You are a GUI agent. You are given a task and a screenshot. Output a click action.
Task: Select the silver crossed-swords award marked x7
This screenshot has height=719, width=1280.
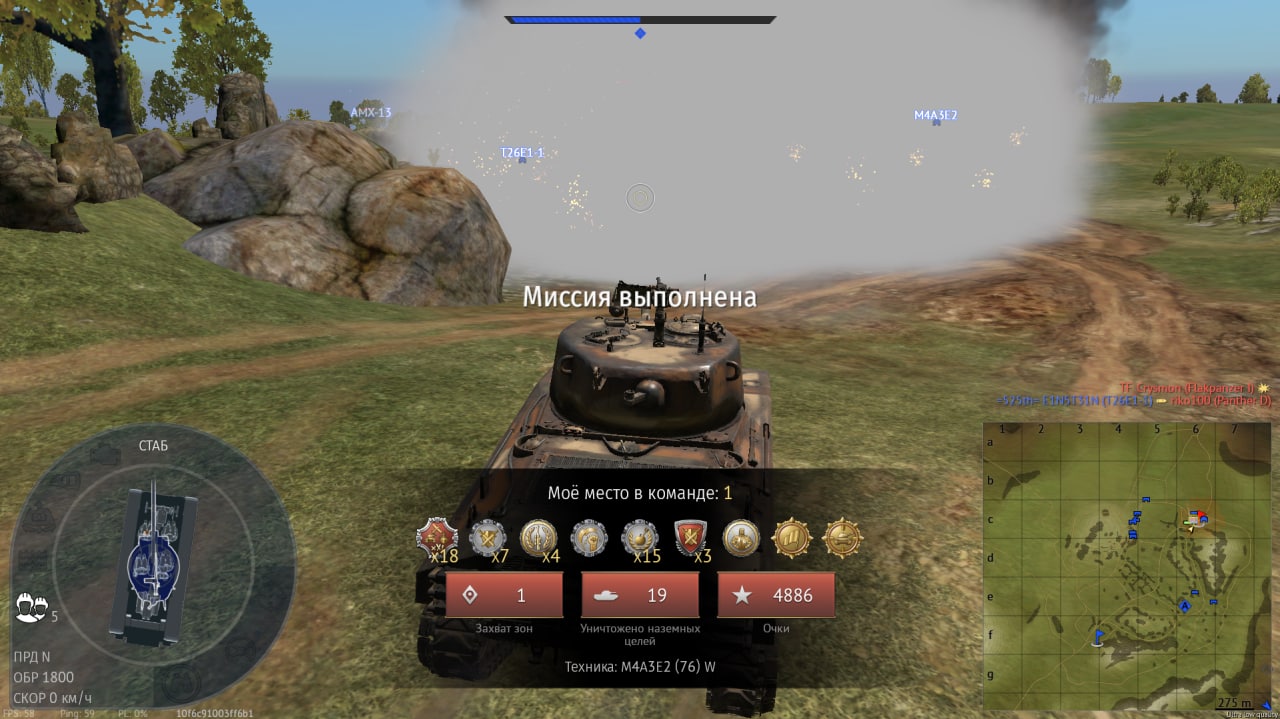pyautogui.click(x=488, y=538)
